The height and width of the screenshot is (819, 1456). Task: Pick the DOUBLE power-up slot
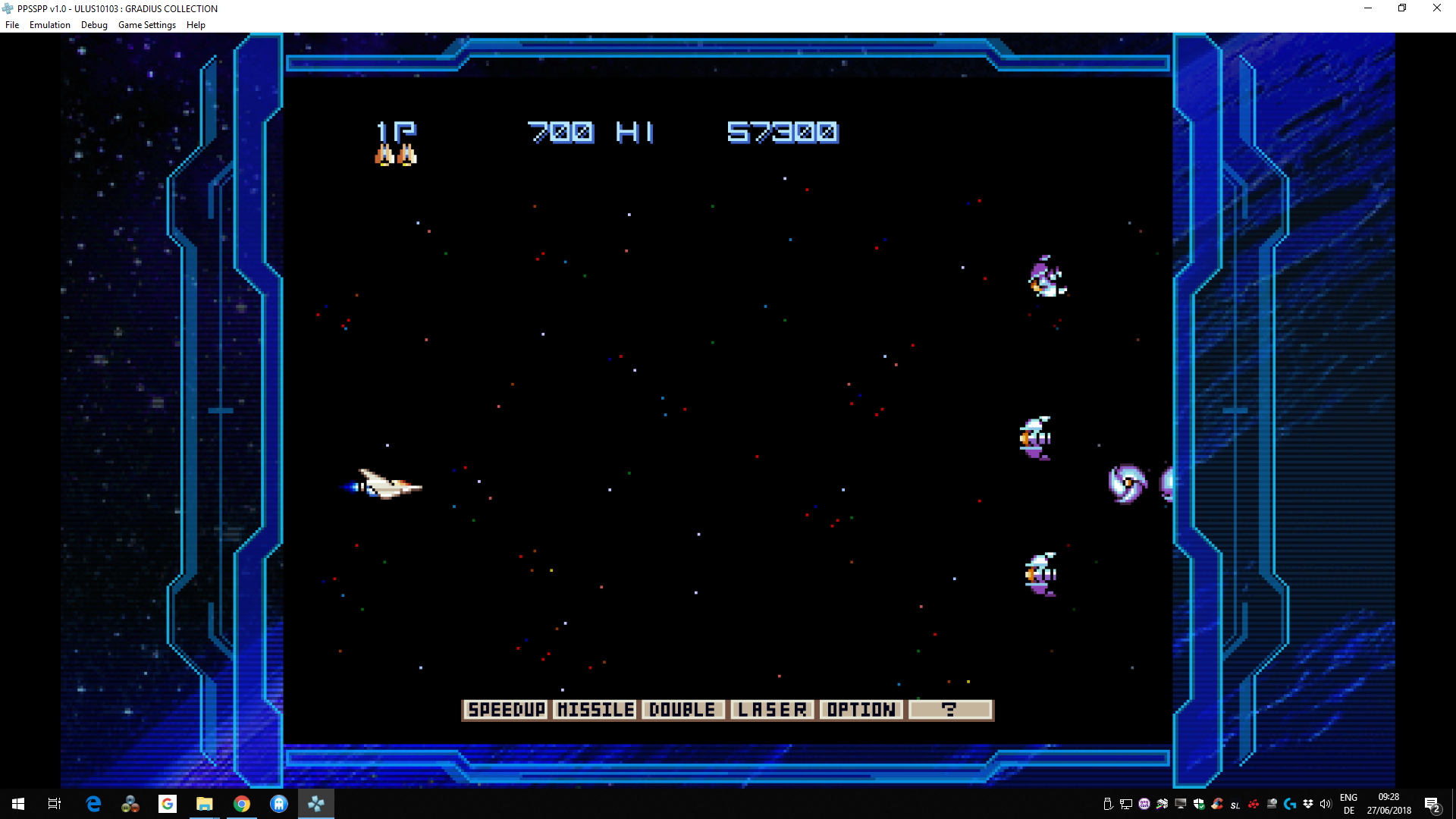click(x=683, y=710)
